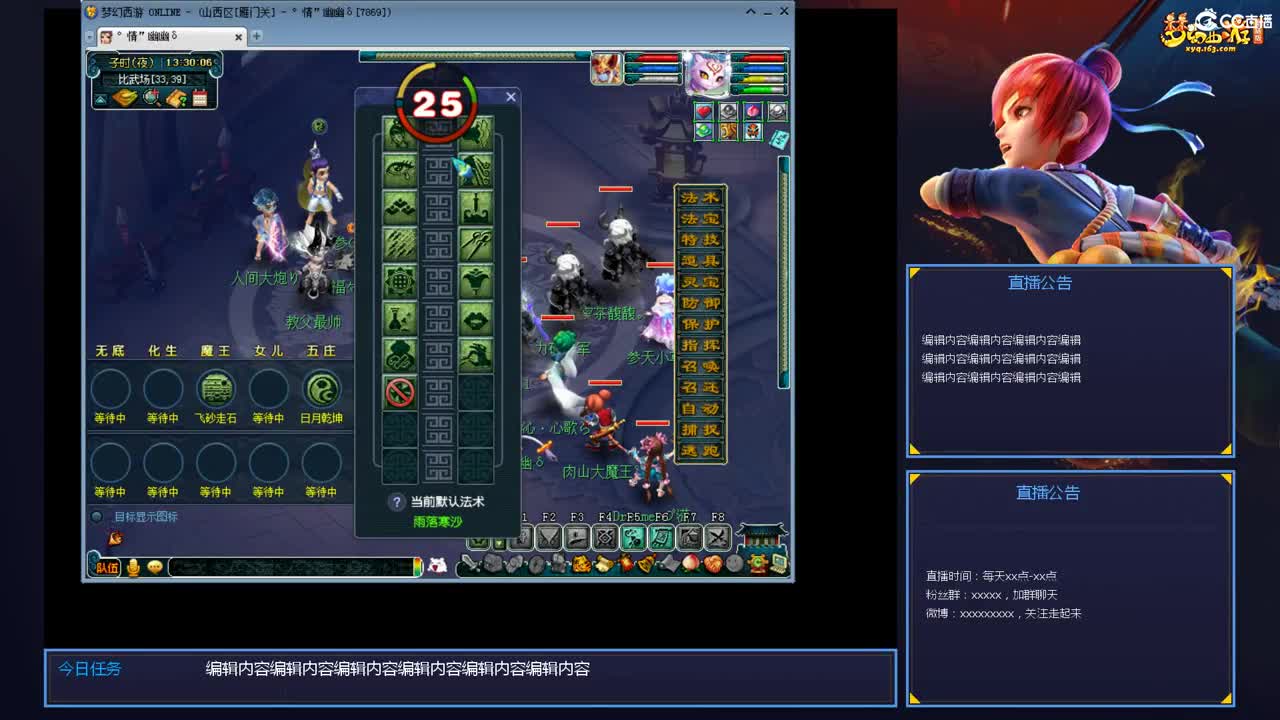Click the magnifier search icon near map coordinates
Screen dimensions: 1280x720
point(150,97)
